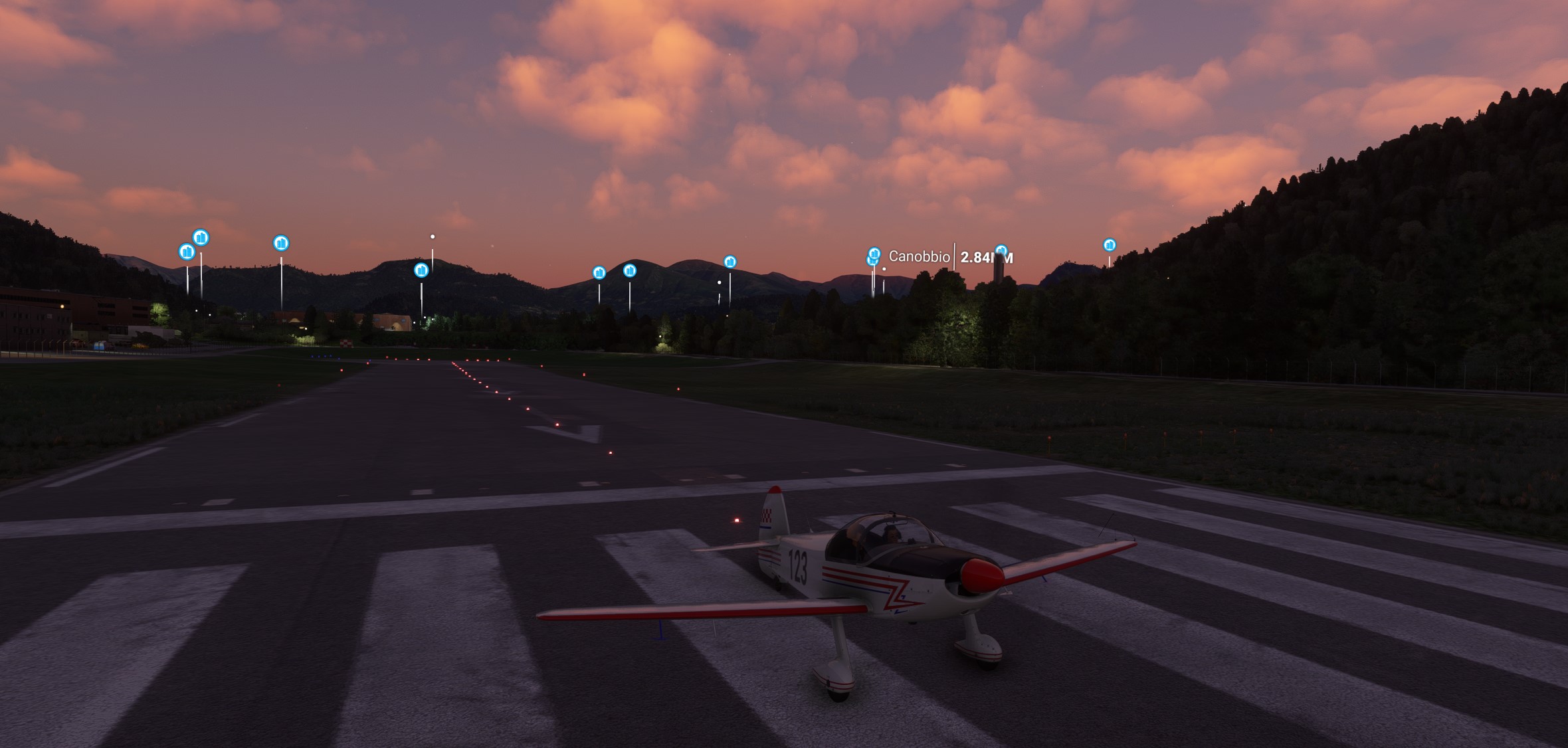Click the right marker of the mid-screen POI pair
Screen dimensions: 1568x748
coord(629,270)
